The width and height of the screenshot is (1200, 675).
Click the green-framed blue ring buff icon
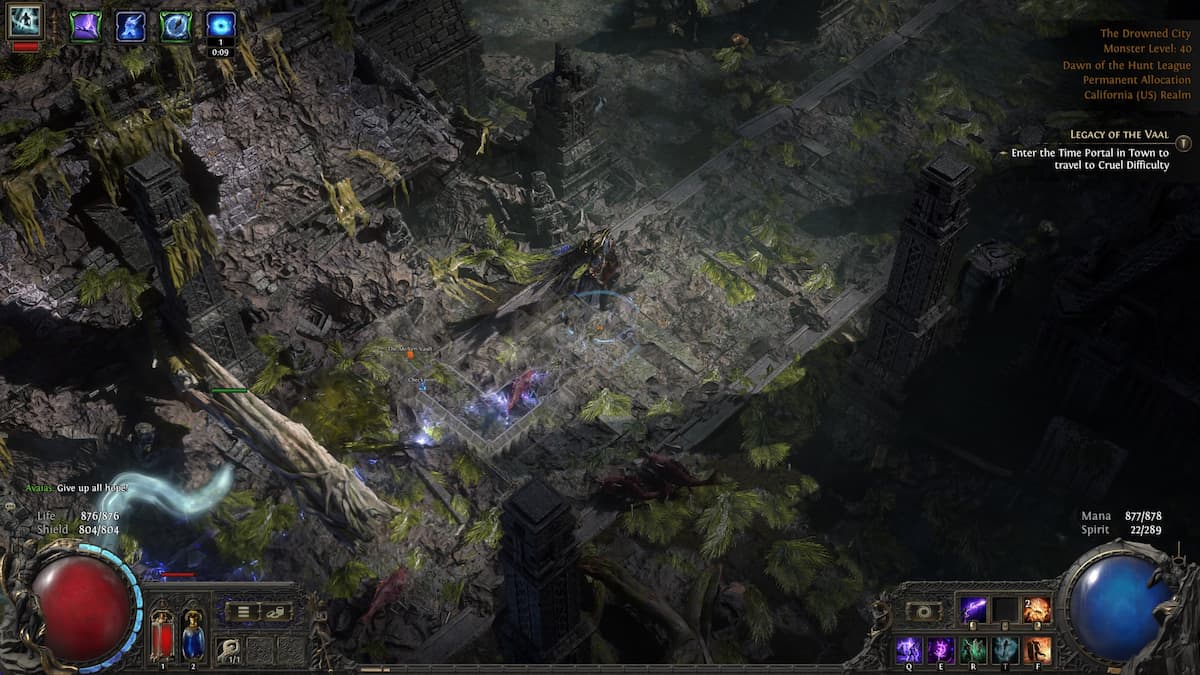click(176, 26)
